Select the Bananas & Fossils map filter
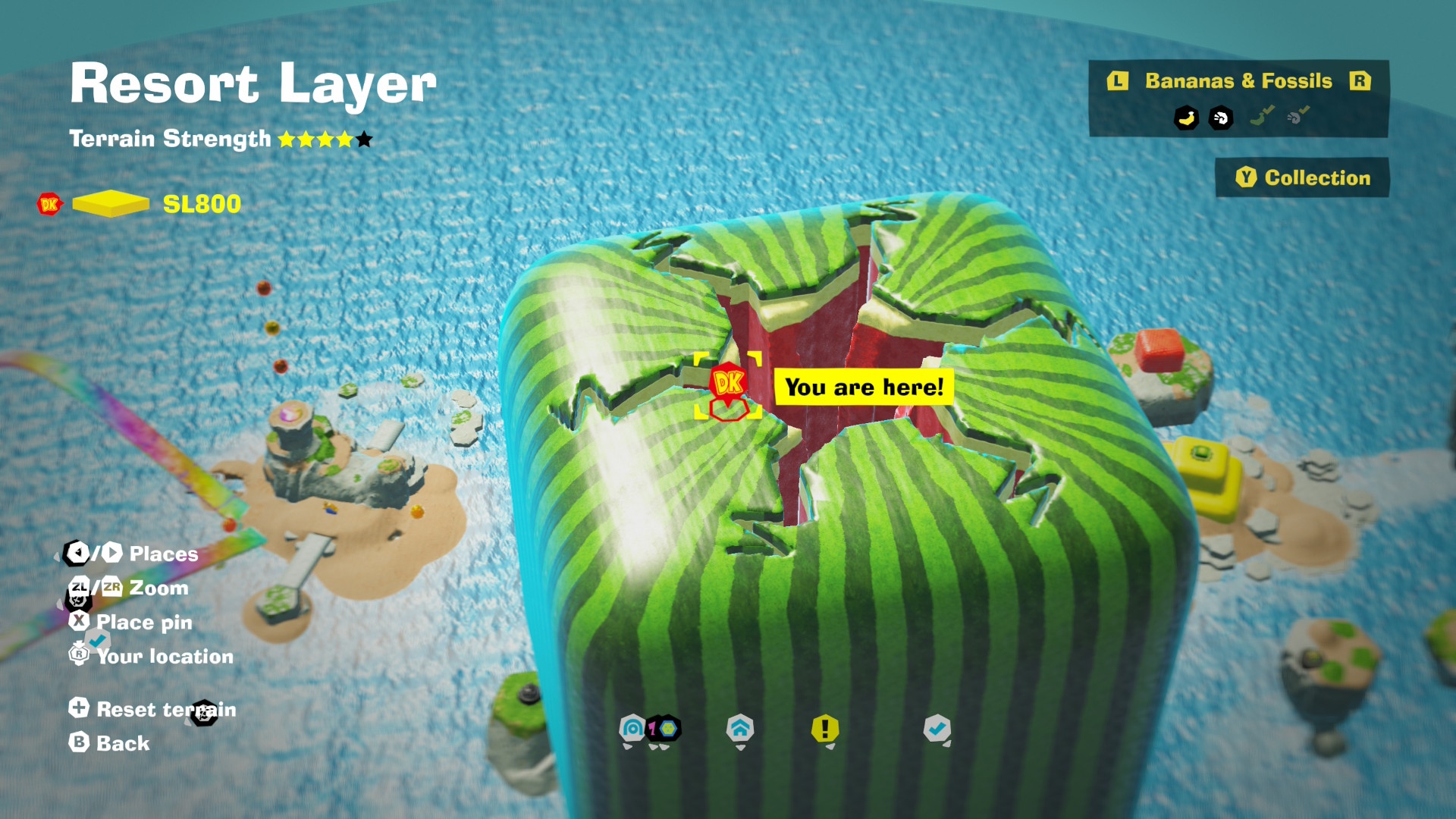The height and width of the screenshot is (819, 1456). click(1238, 81)
